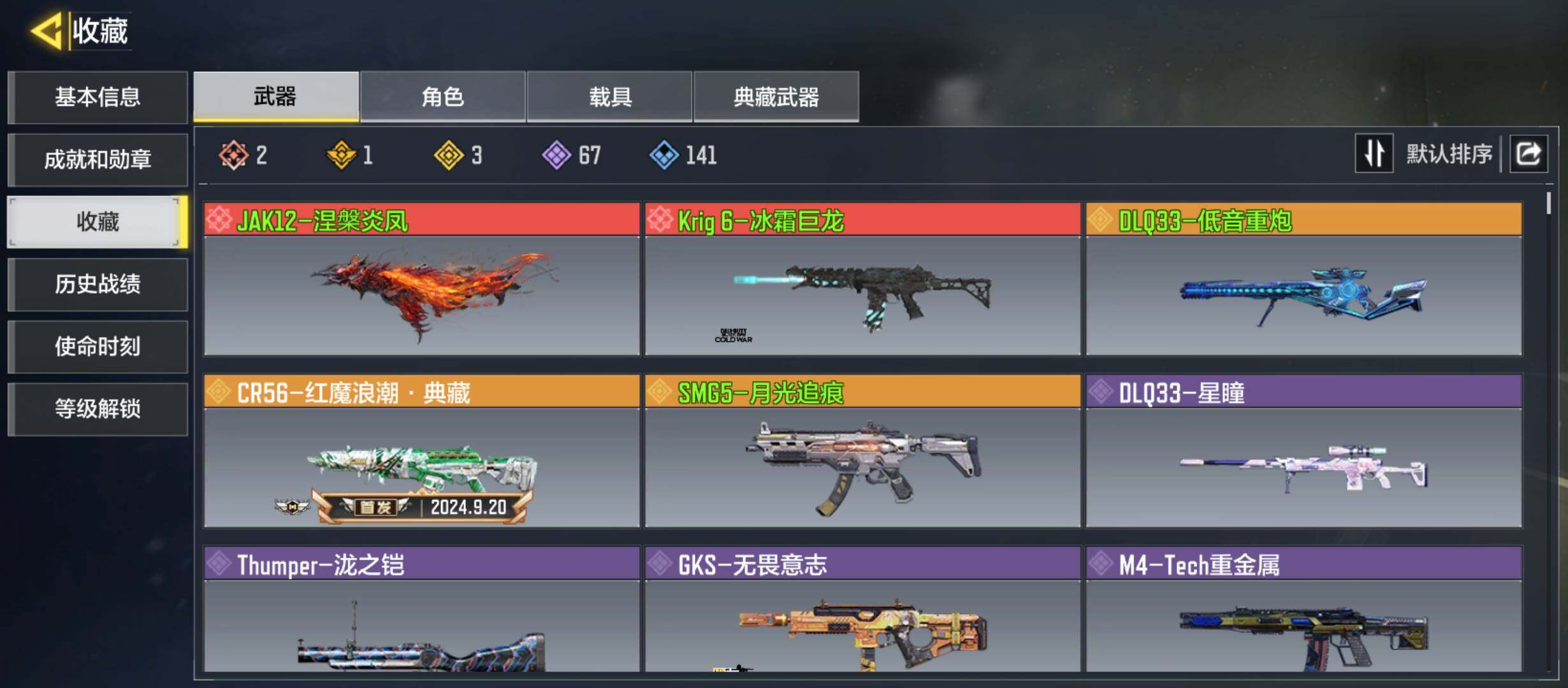1568x688 pixels.
Task: Open the 使命时刻 section
Action: pos(98,347)
